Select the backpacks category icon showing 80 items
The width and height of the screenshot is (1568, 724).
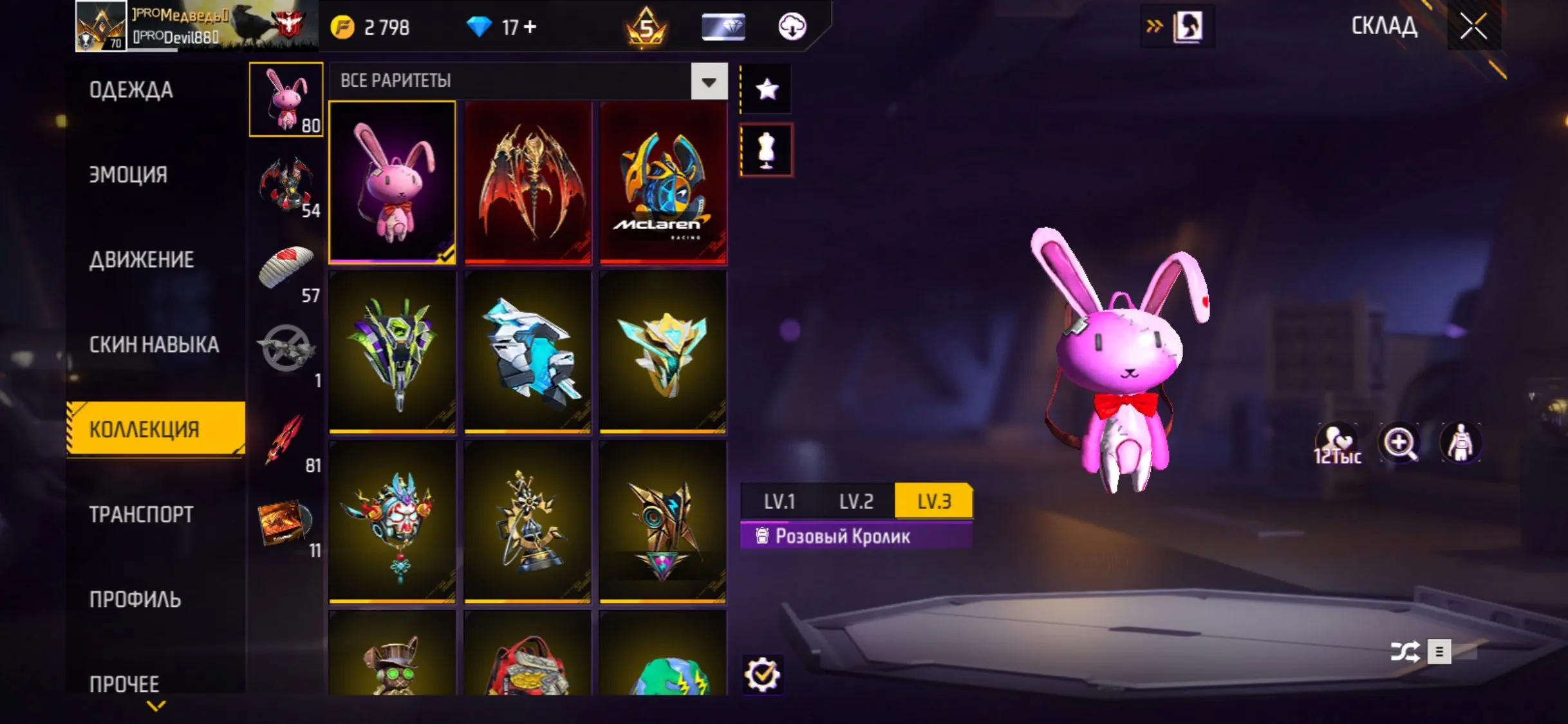[x=287, y=100]
